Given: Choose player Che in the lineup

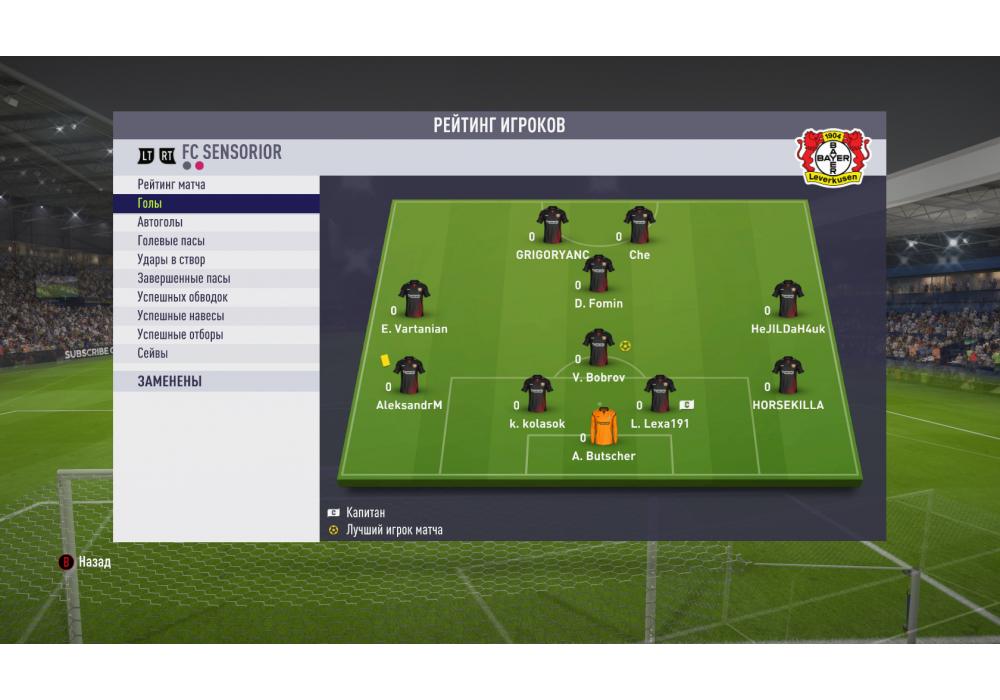Looking at the screenshot, I should [x=639, y=225].
